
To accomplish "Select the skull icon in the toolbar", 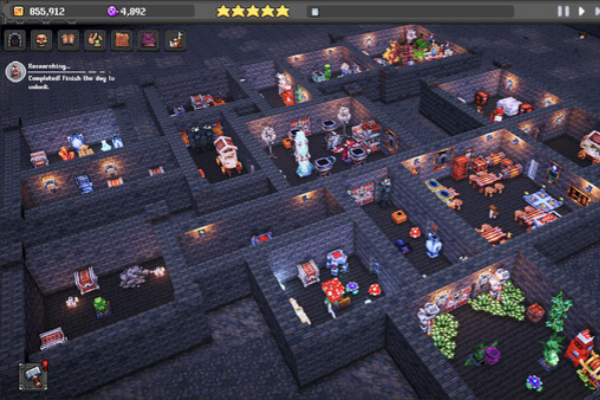I will tap(42, 40).
